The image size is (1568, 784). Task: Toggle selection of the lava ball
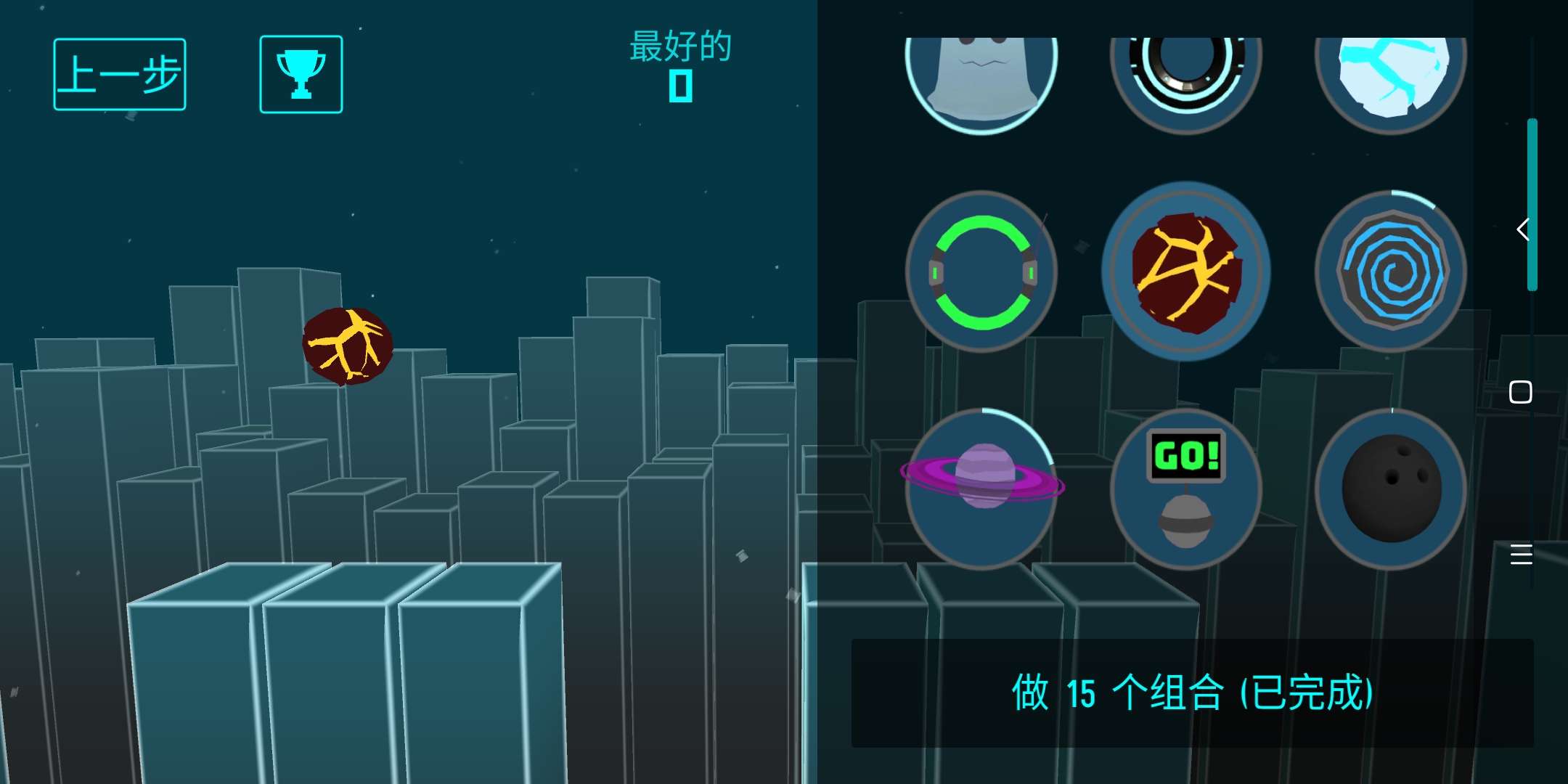[x=1185, y=271]
